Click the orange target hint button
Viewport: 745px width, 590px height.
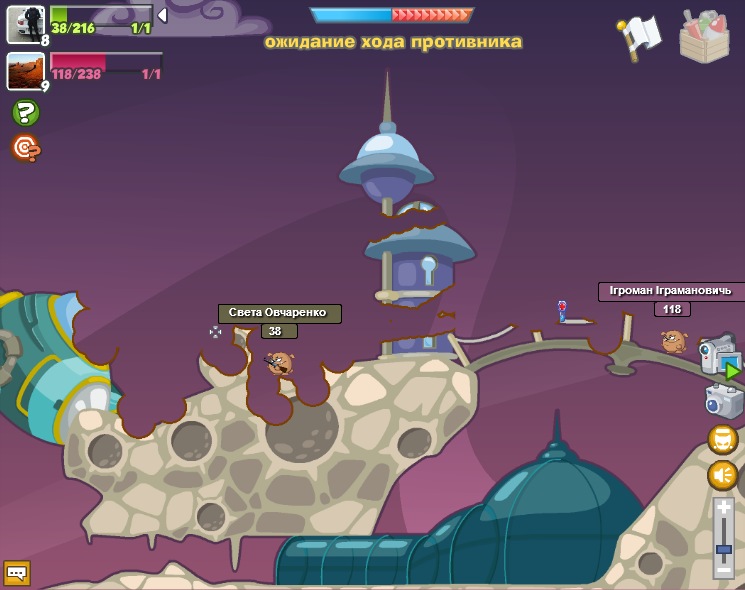click(26, 148)
